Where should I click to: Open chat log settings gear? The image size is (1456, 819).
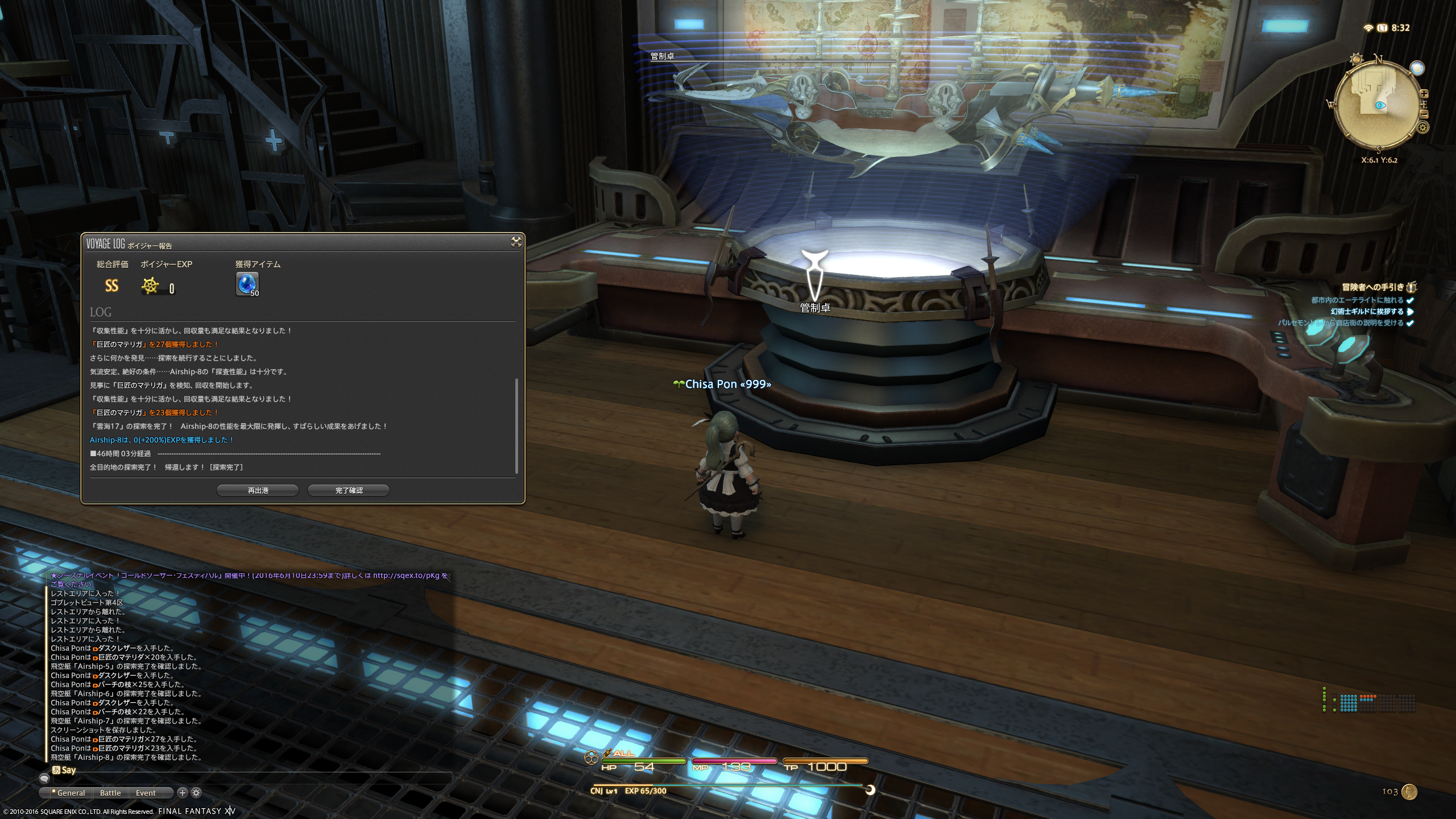point(196,792)
